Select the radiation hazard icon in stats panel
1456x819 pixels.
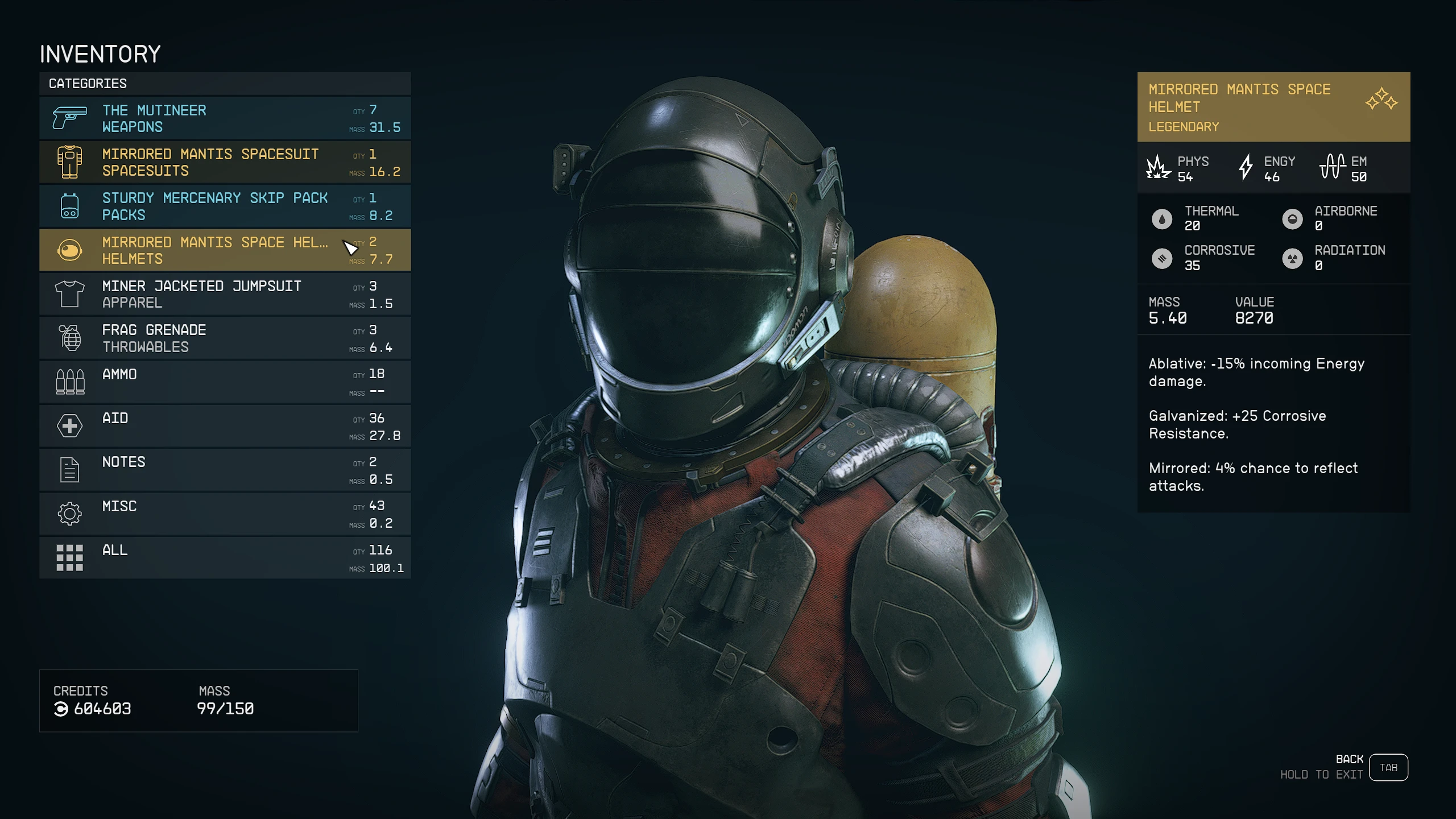(x=1293, y=258)
